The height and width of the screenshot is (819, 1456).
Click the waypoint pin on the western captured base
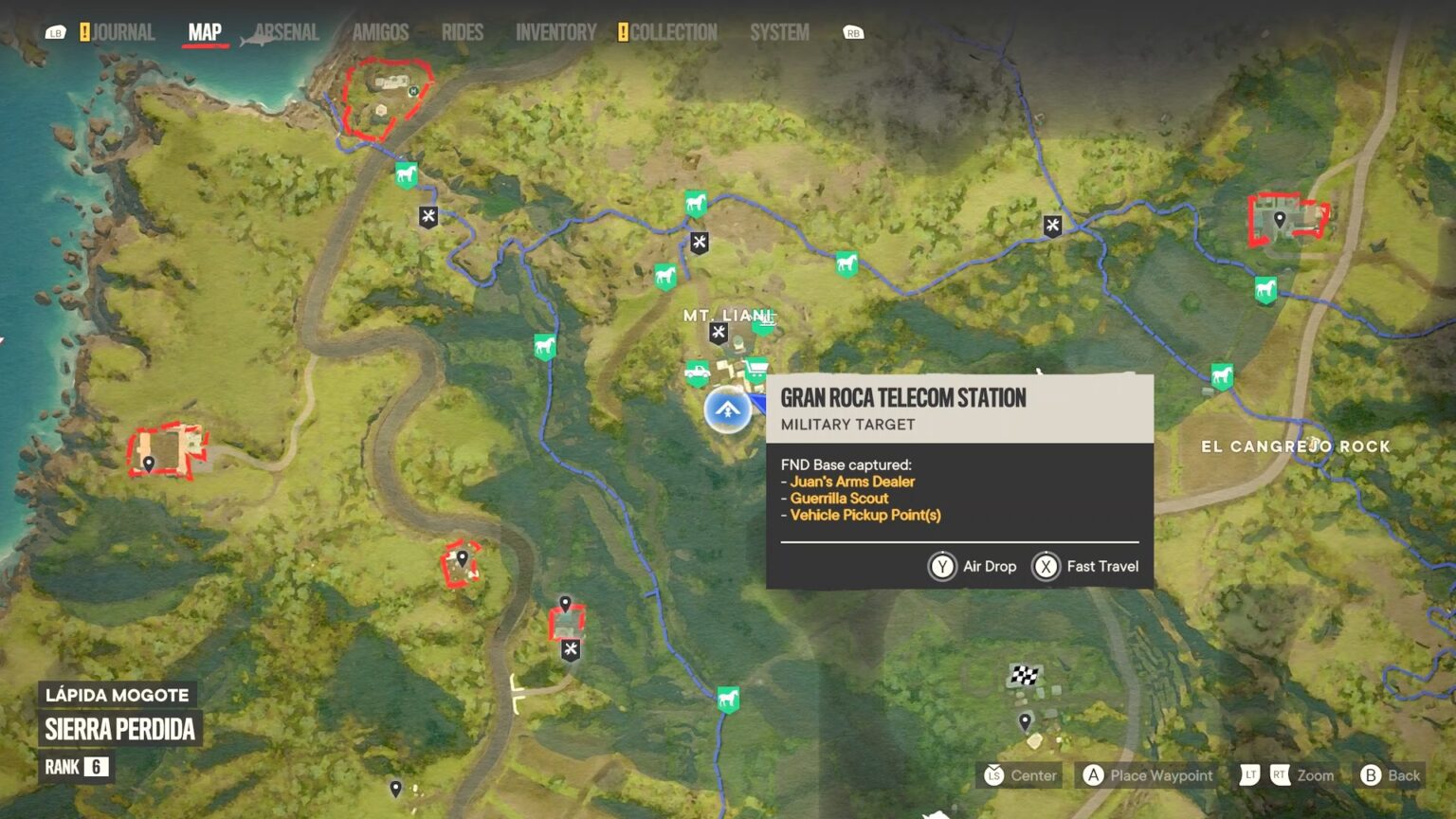coord(149,462)
